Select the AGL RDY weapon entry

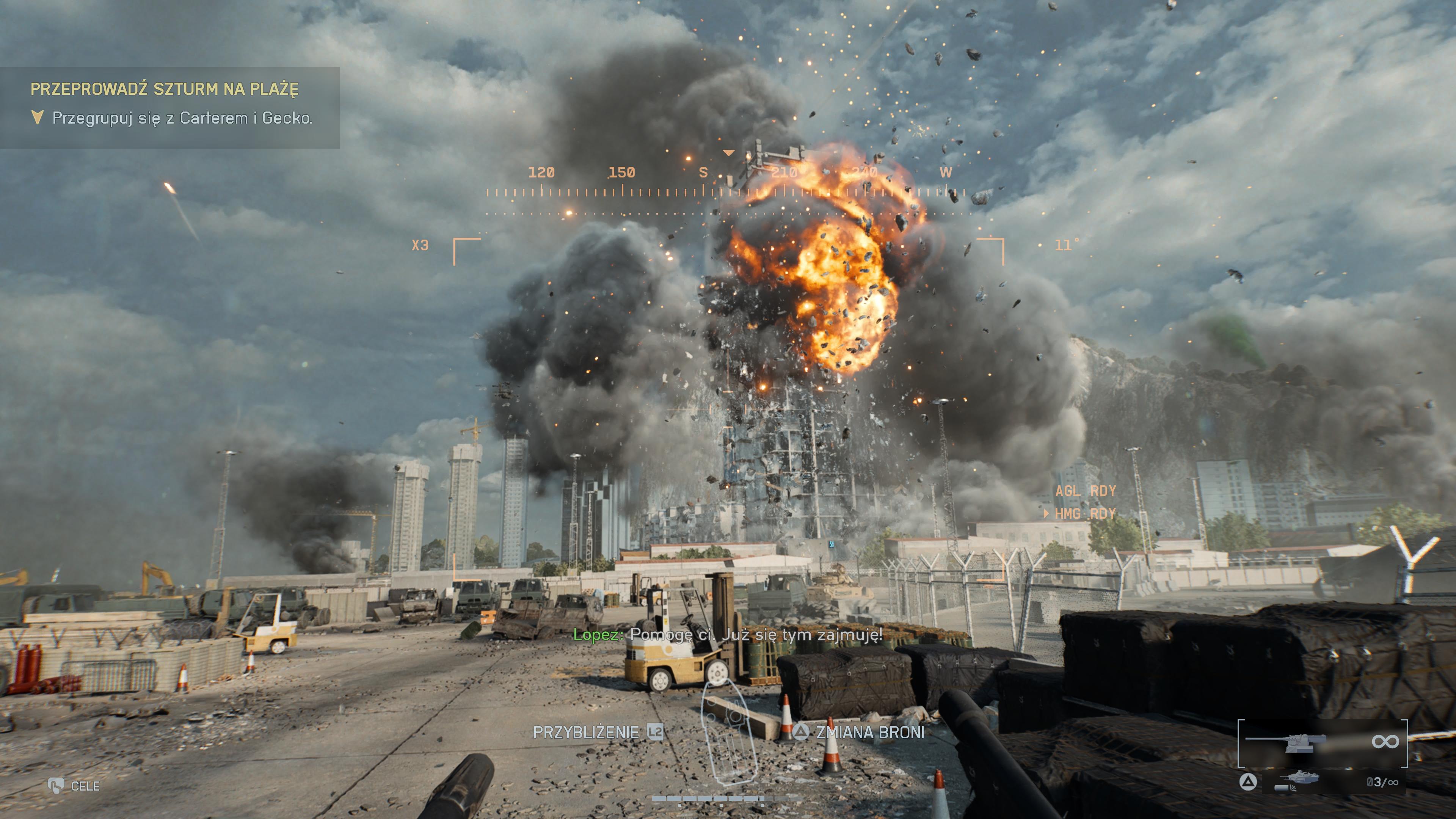[1085, 491]
